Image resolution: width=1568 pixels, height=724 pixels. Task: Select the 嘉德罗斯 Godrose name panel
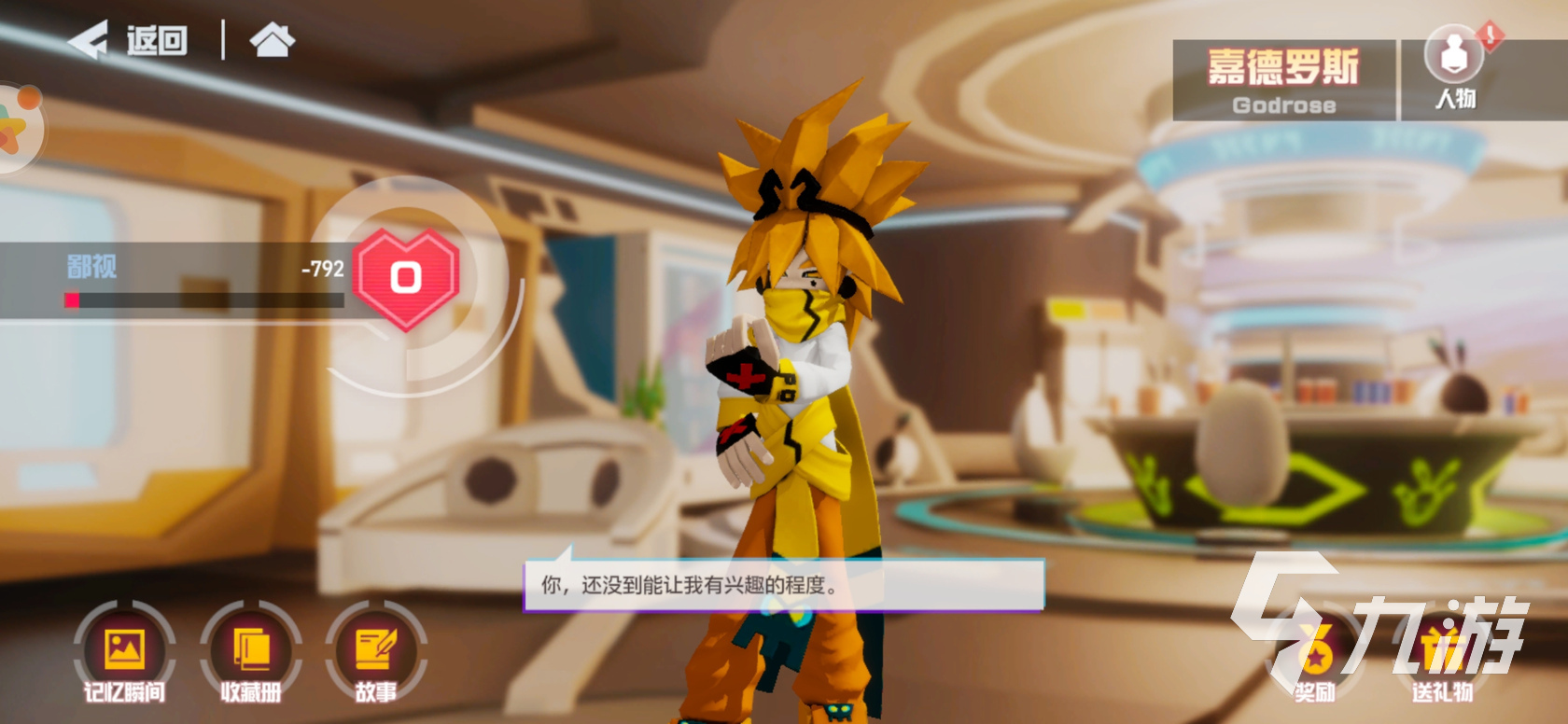coord(1283,80)
